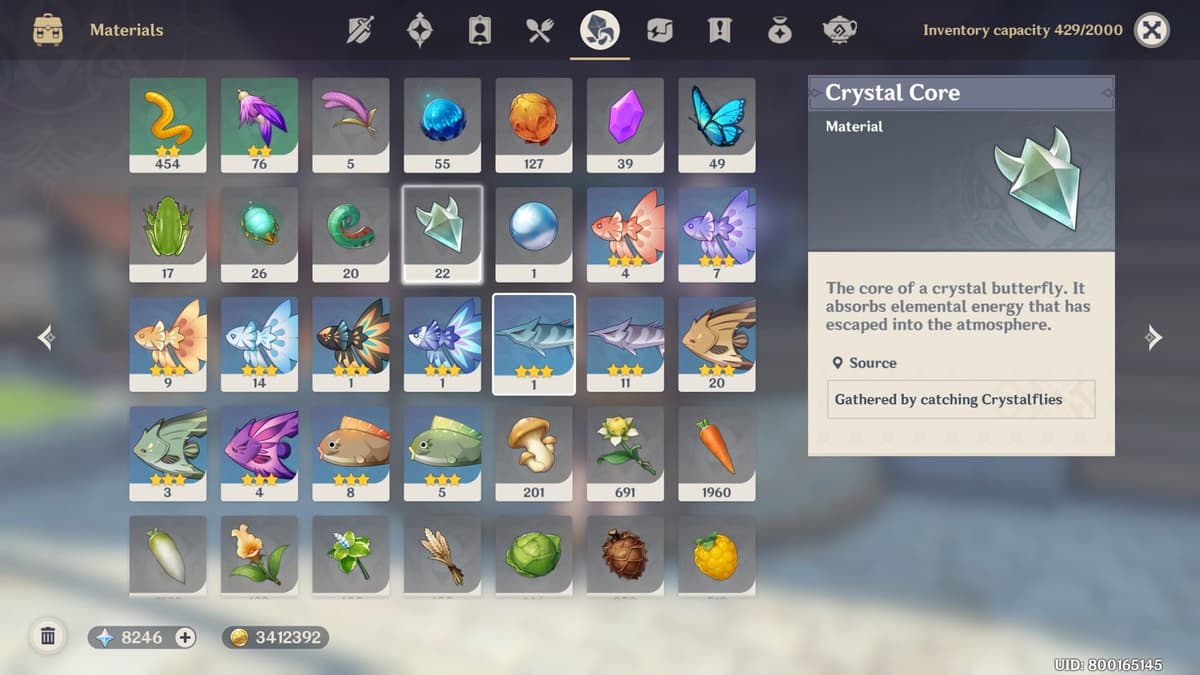This screenshot has height=675, width=1200.
Task: Open the Quest items exclamation tab
Action: [x=719, y=30]
